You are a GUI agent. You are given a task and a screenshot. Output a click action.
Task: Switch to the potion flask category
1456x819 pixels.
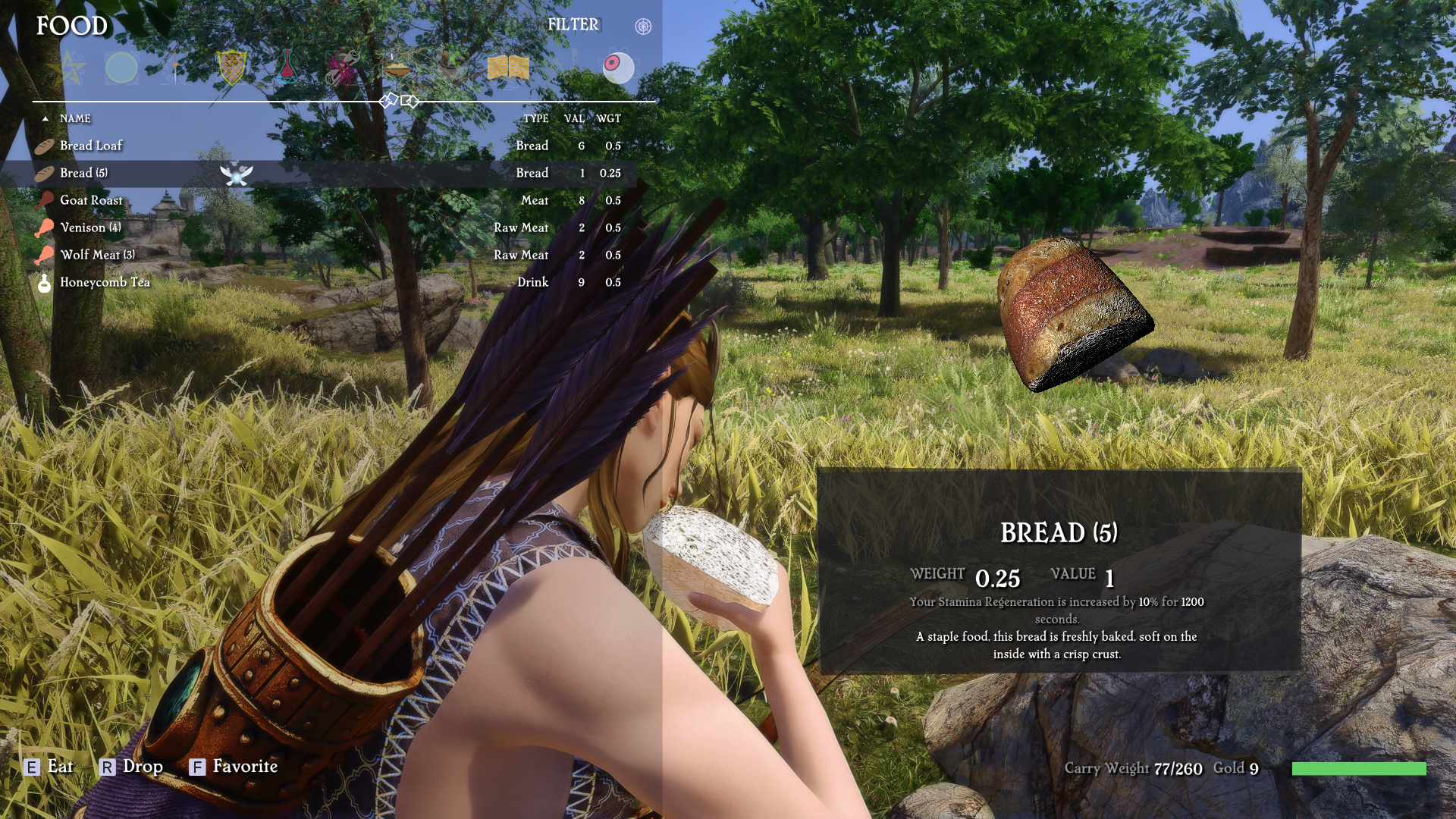coord(287,68)
